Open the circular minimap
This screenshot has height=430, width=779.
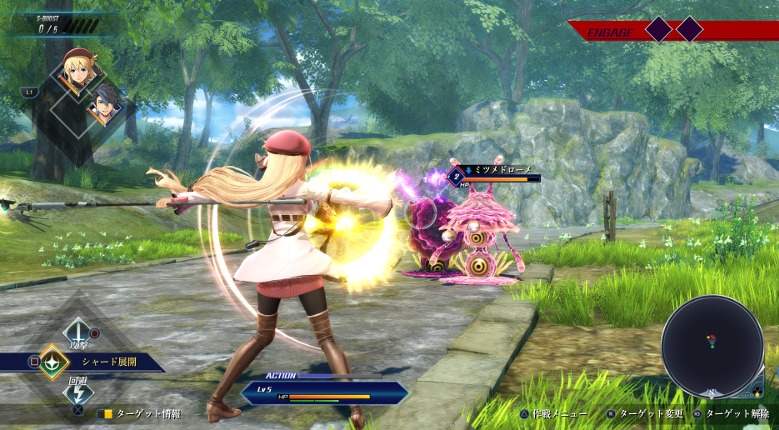pos(712,346)
